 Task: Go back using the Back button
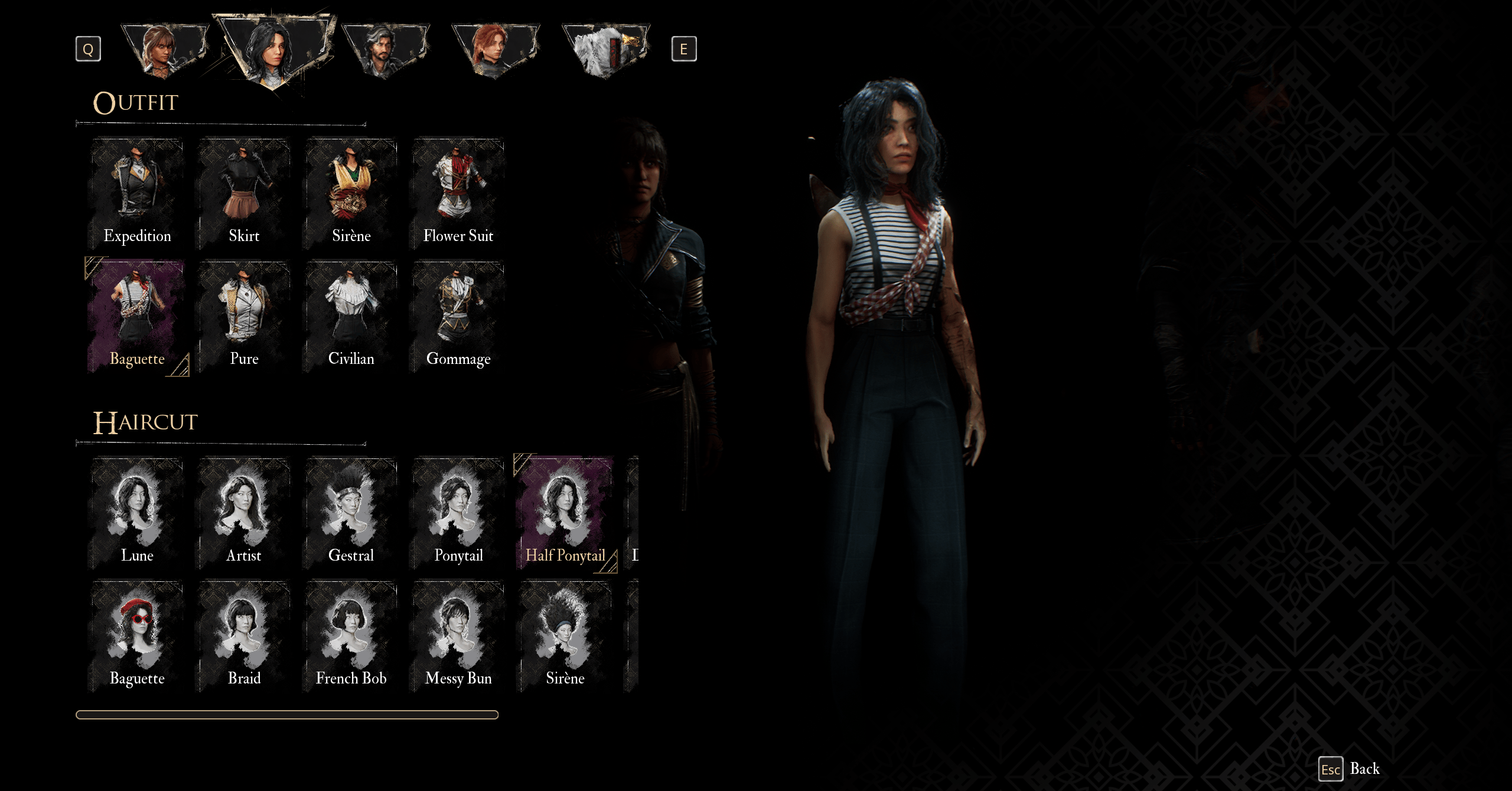click(1351, 769)
